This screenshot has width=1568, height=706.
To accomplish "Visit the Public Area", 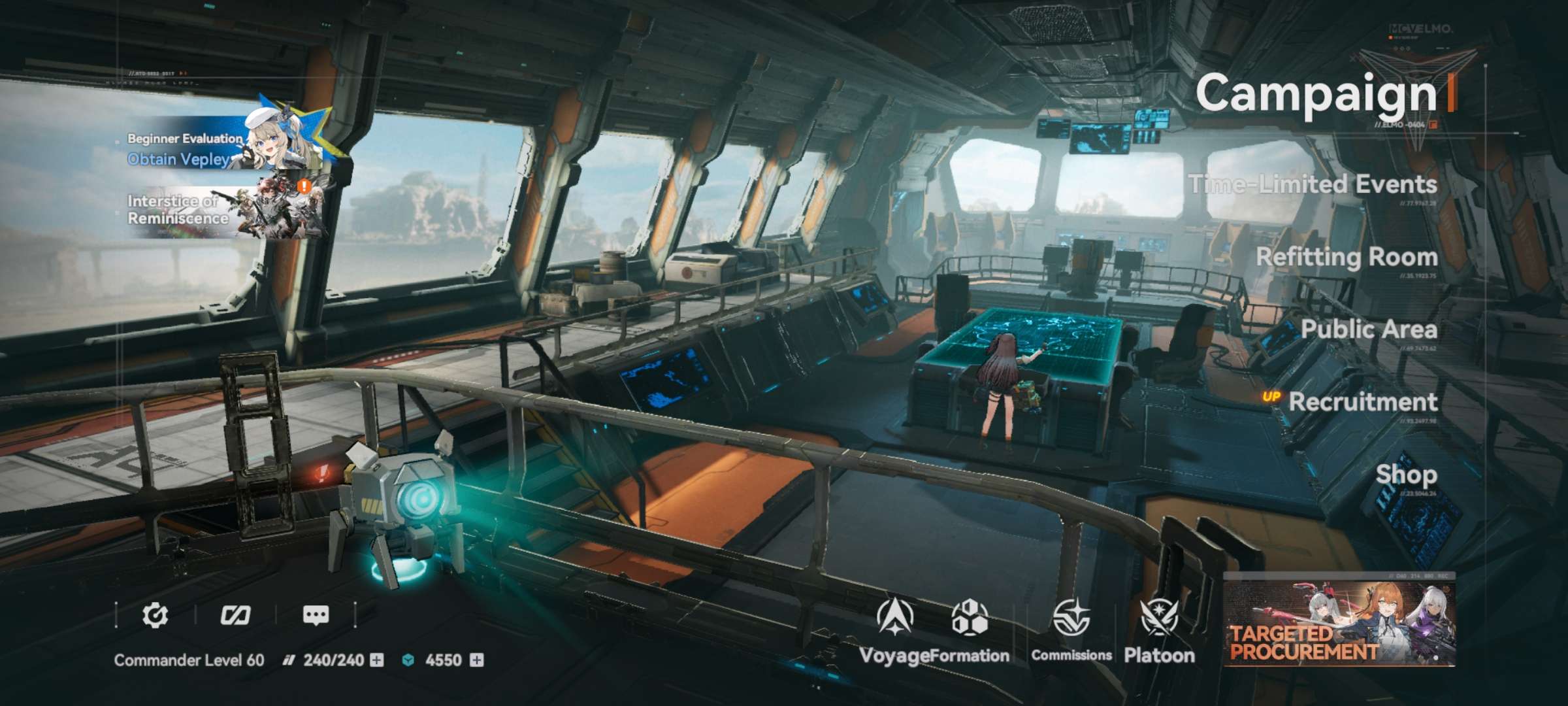I will tap(1369, 330).
